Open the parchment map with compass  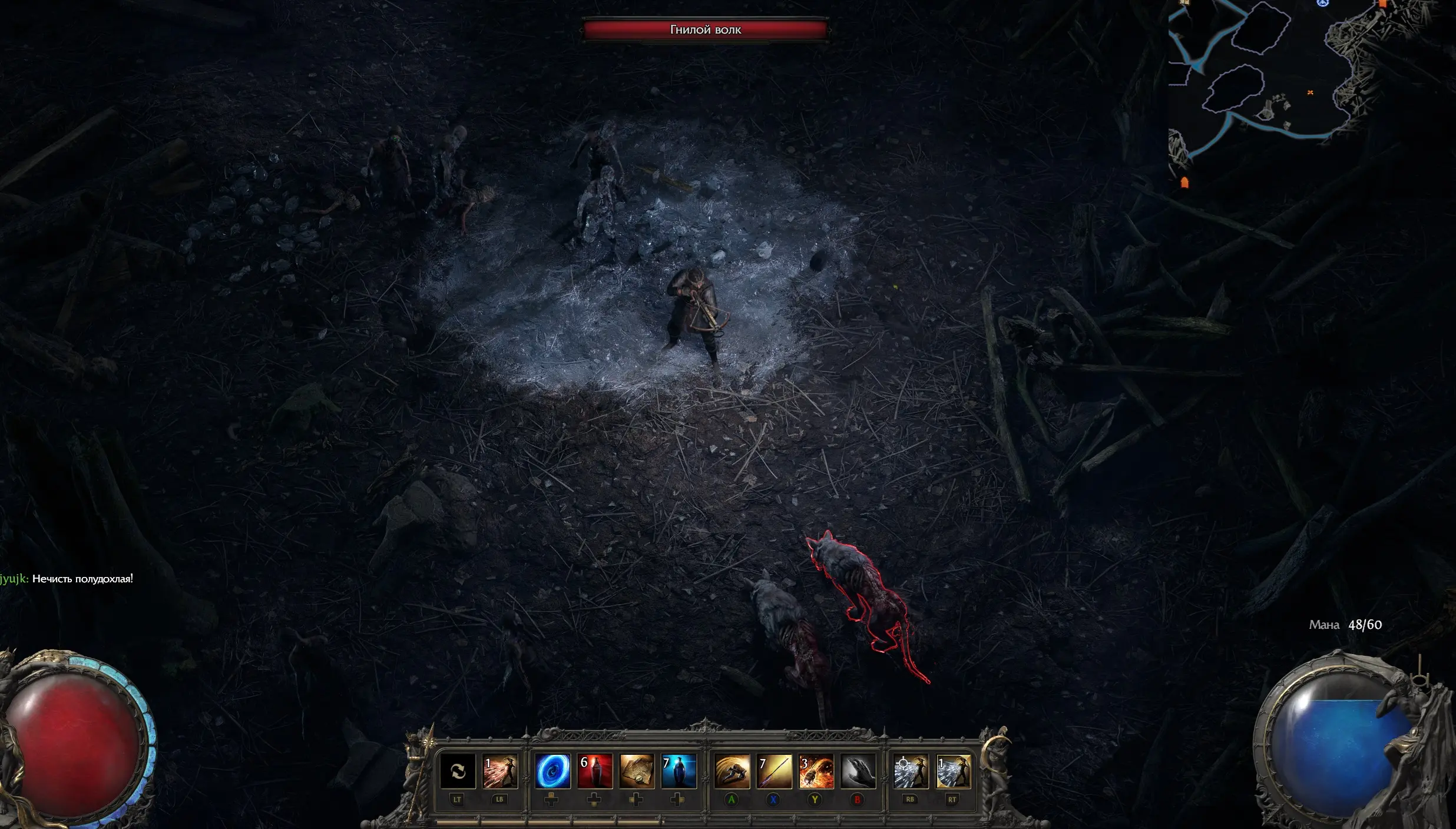pyautogui.click(x=637, y=771)
